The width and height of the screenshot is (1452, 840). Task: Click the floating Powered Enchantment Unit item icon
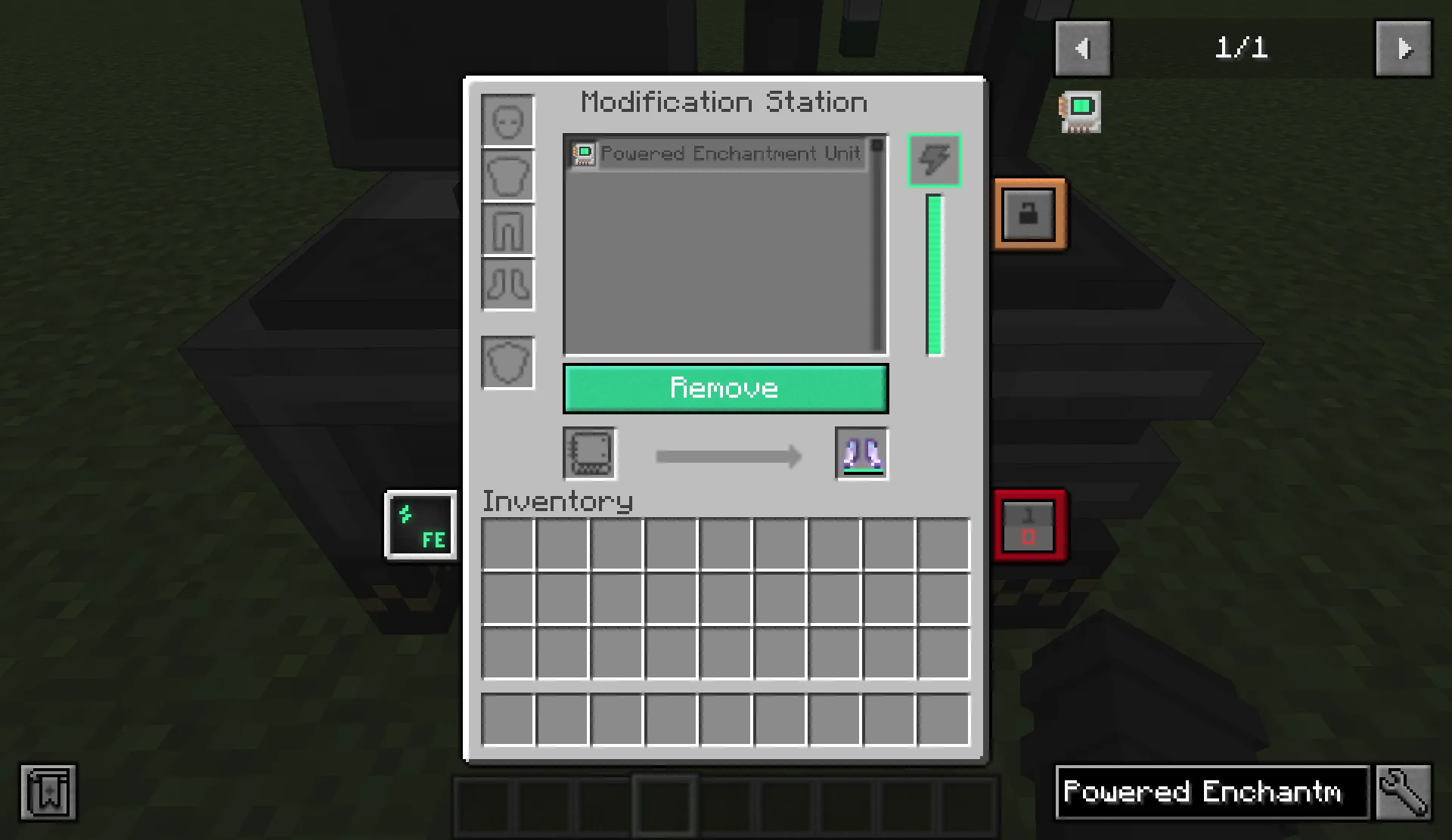1080,111
